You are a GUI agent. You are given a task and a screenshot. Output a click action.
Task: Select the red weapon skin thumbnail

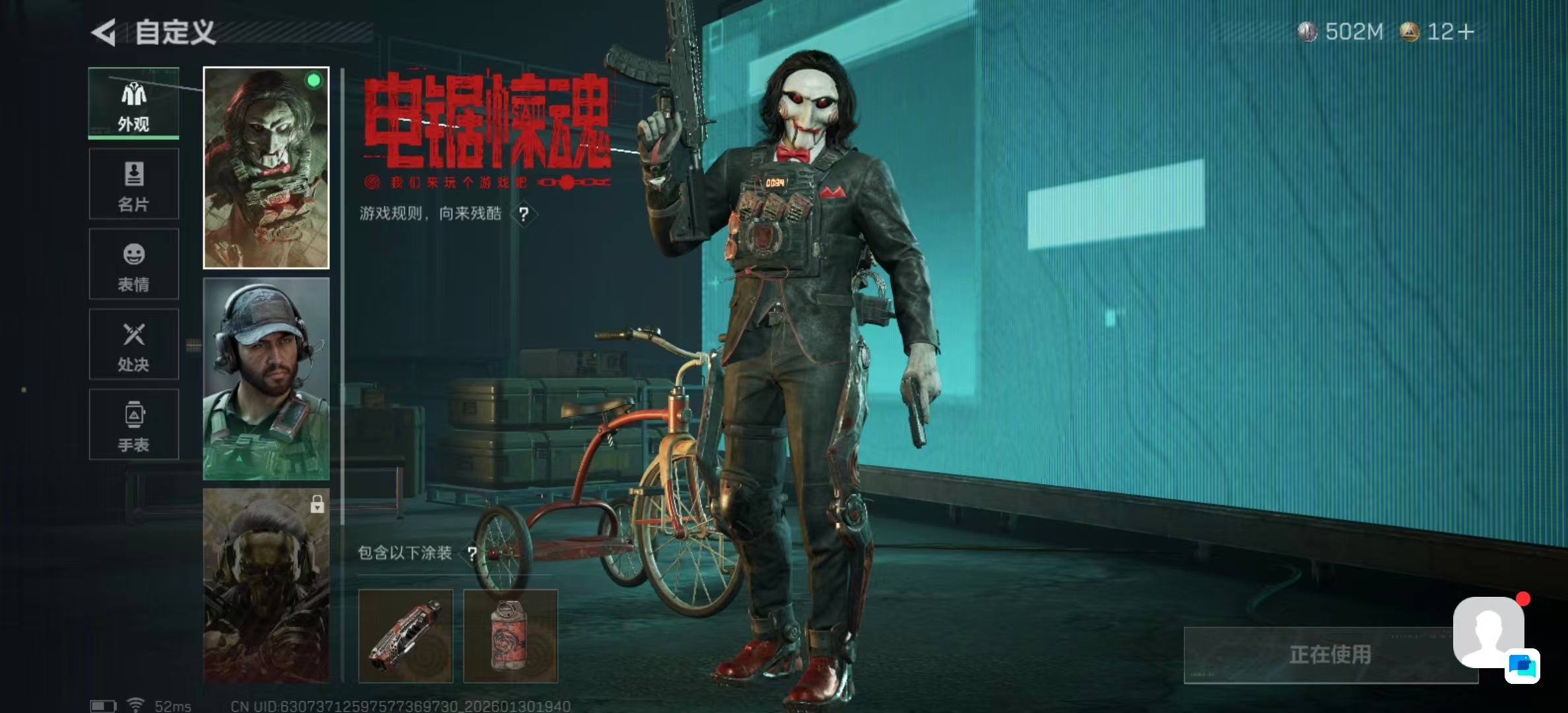(x=407, y=635)
